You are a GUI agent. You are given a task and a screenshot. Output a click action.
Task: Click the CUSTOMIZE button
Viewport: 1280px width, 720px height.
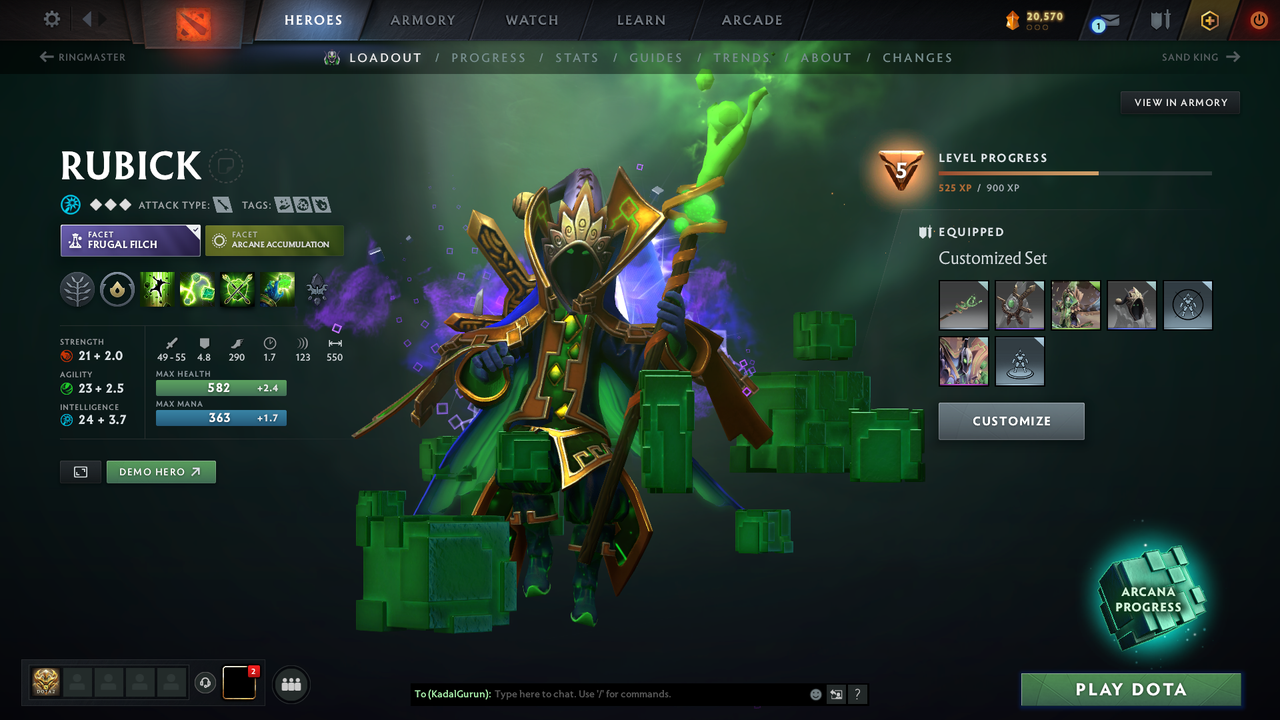[1011, 421]
